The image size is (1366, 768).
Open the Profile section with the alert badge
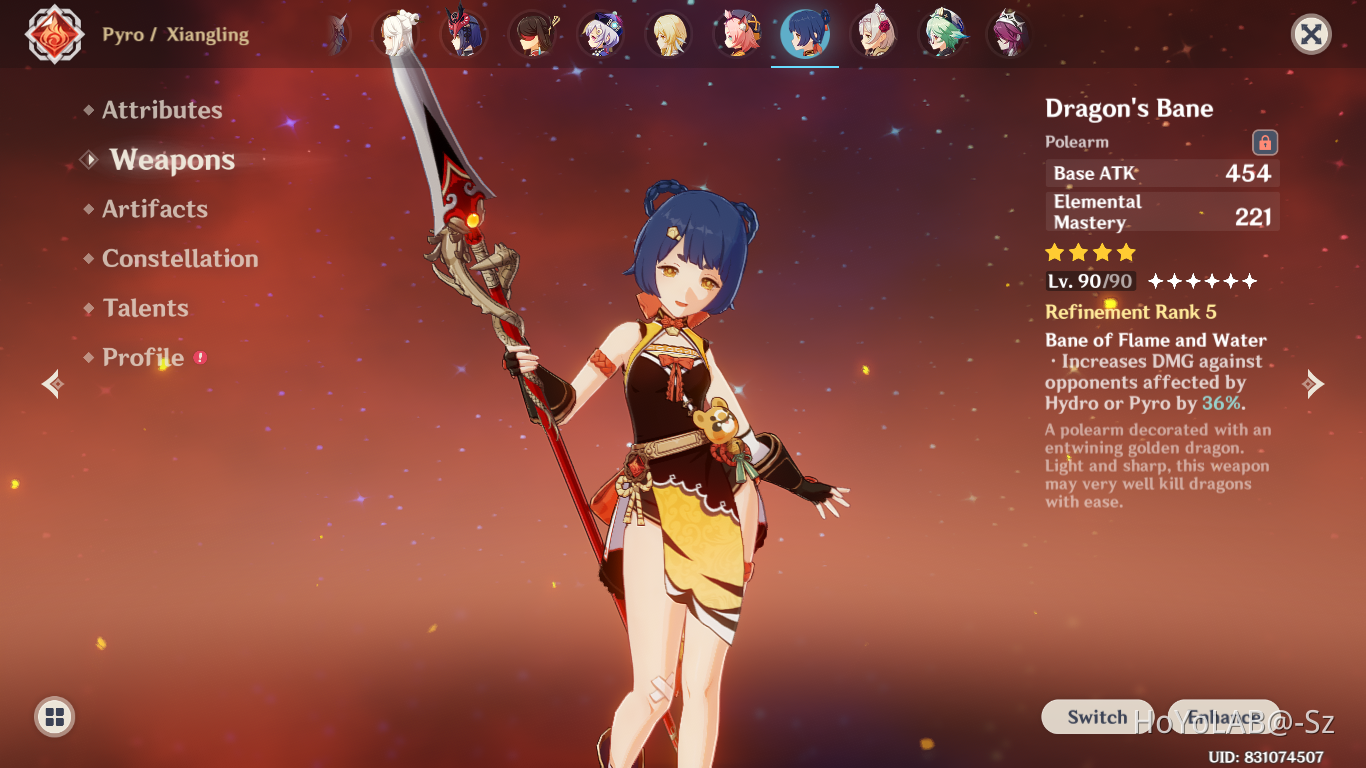pos(140,357)
